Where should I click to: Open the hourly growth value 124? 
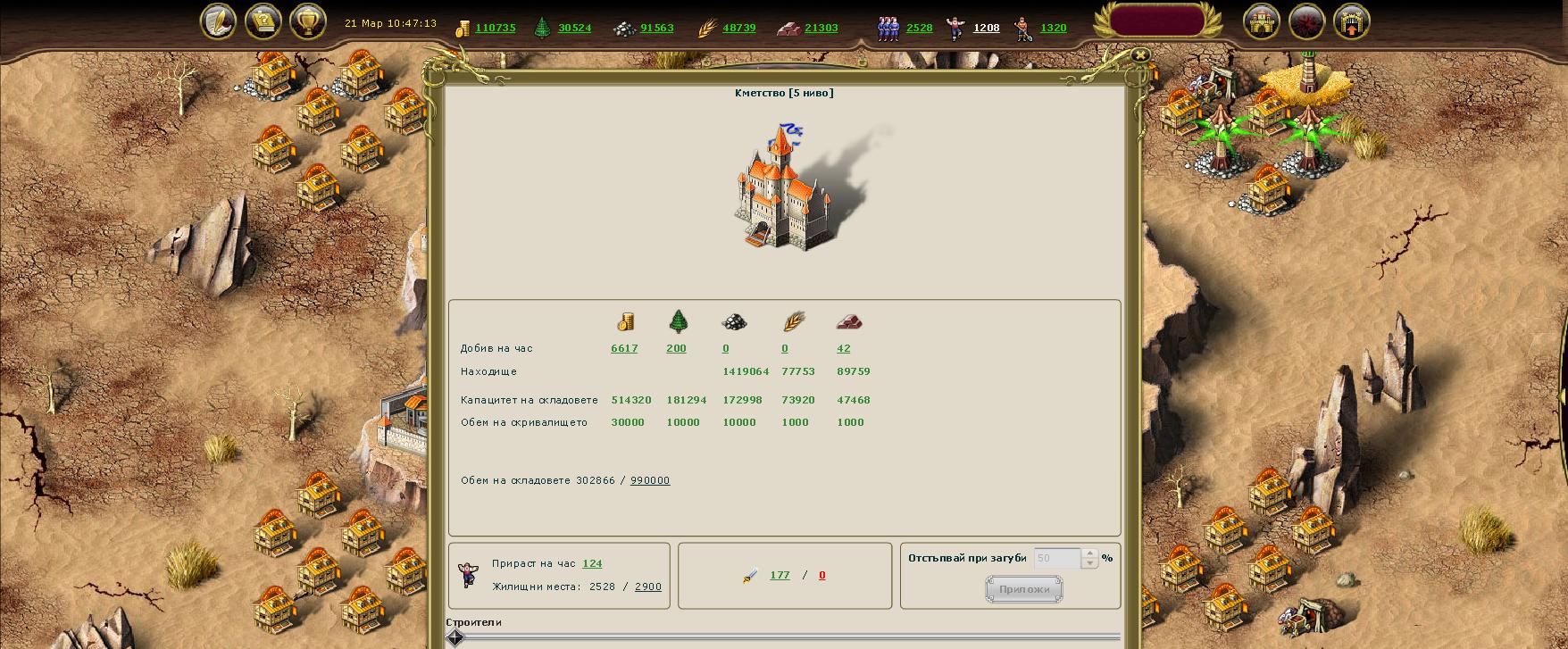point(592,563)
